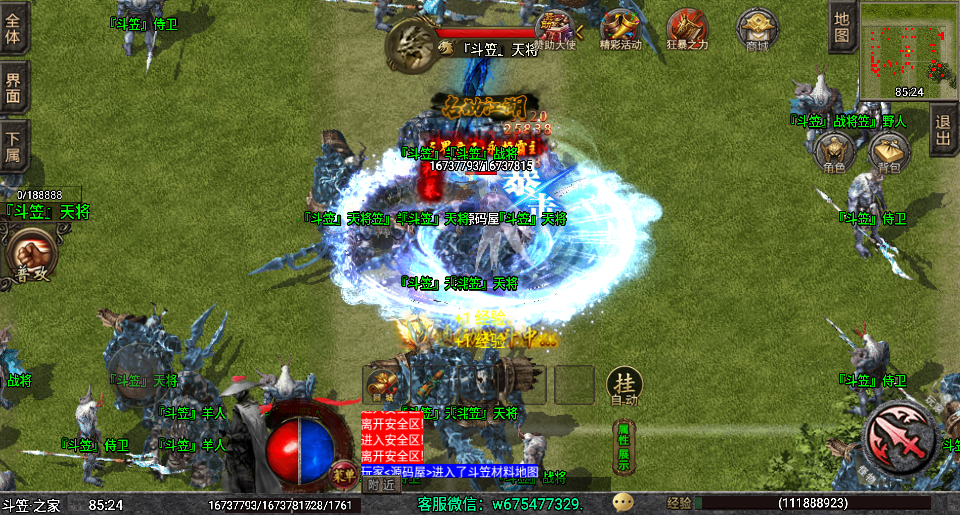Image resolution: width=960 pixels, height=515 pixels.
Task: Open the 精彩活动 events icon
Action: click(620, 29)
